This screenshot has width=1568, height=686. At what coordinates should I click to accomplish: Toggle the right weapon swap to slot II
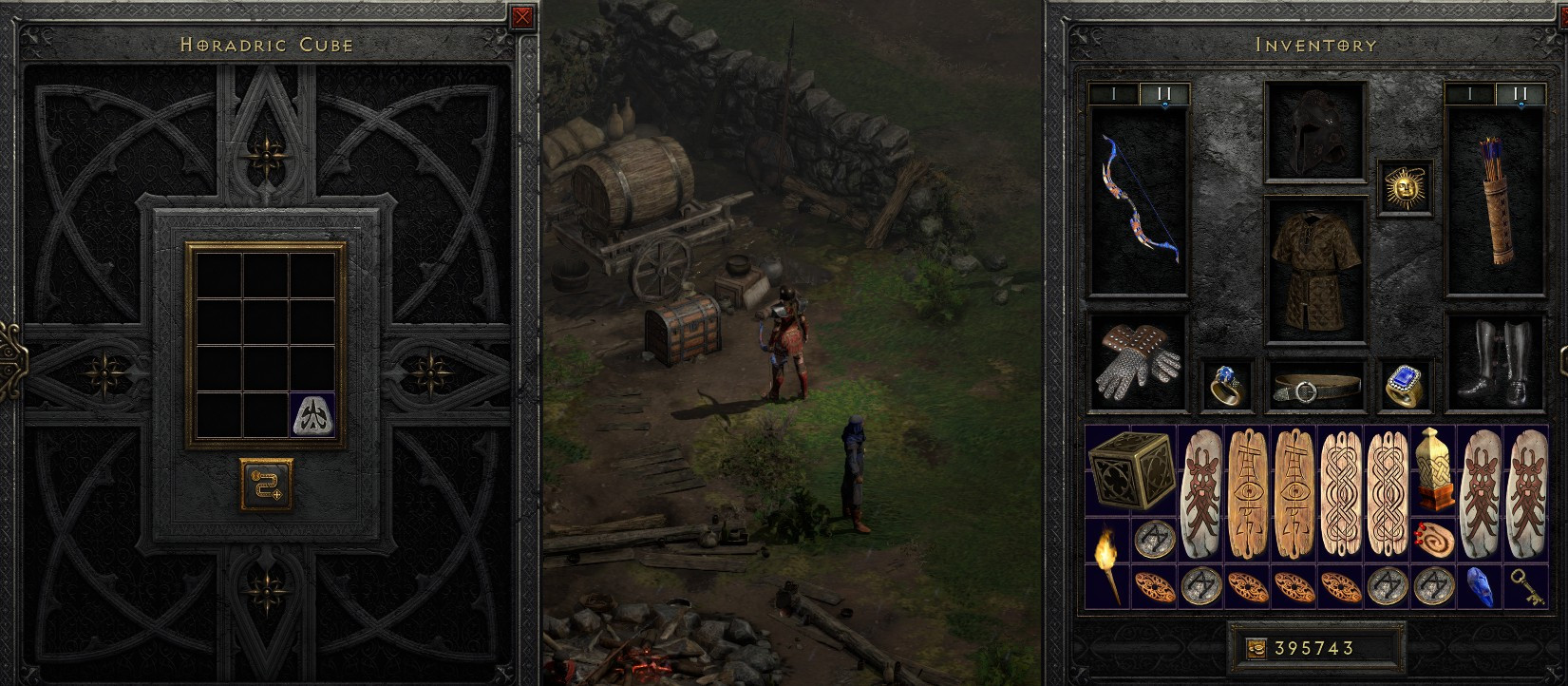coord(1521,94)
